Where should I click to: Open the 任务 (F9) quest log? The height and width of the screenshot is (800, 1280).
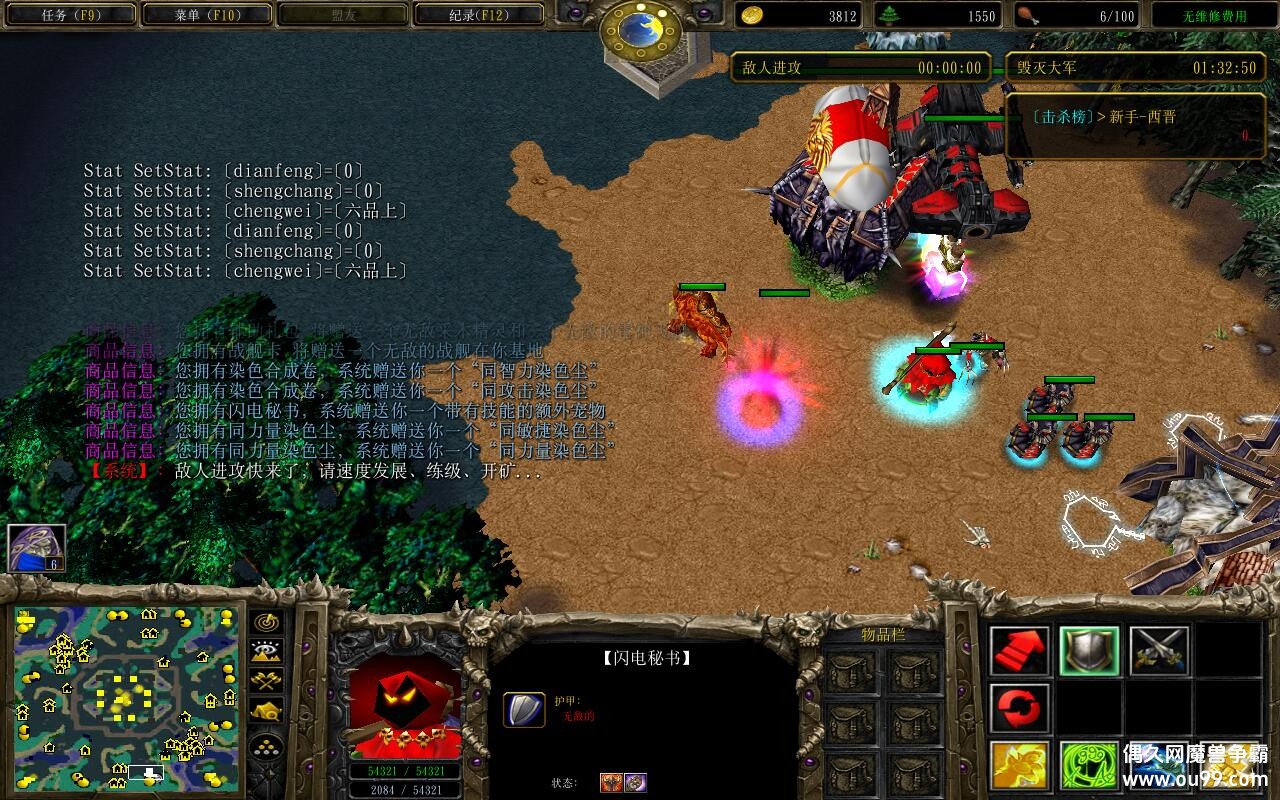(x=68, y=15)
